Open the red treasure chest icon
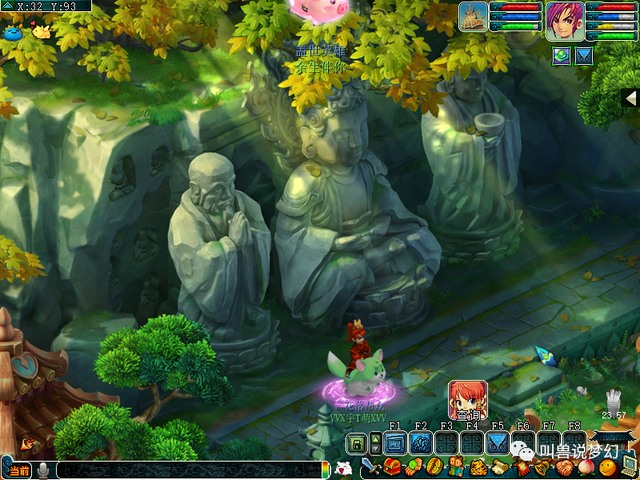The width and height of the screenshot is (640, 480). [392, 467]
